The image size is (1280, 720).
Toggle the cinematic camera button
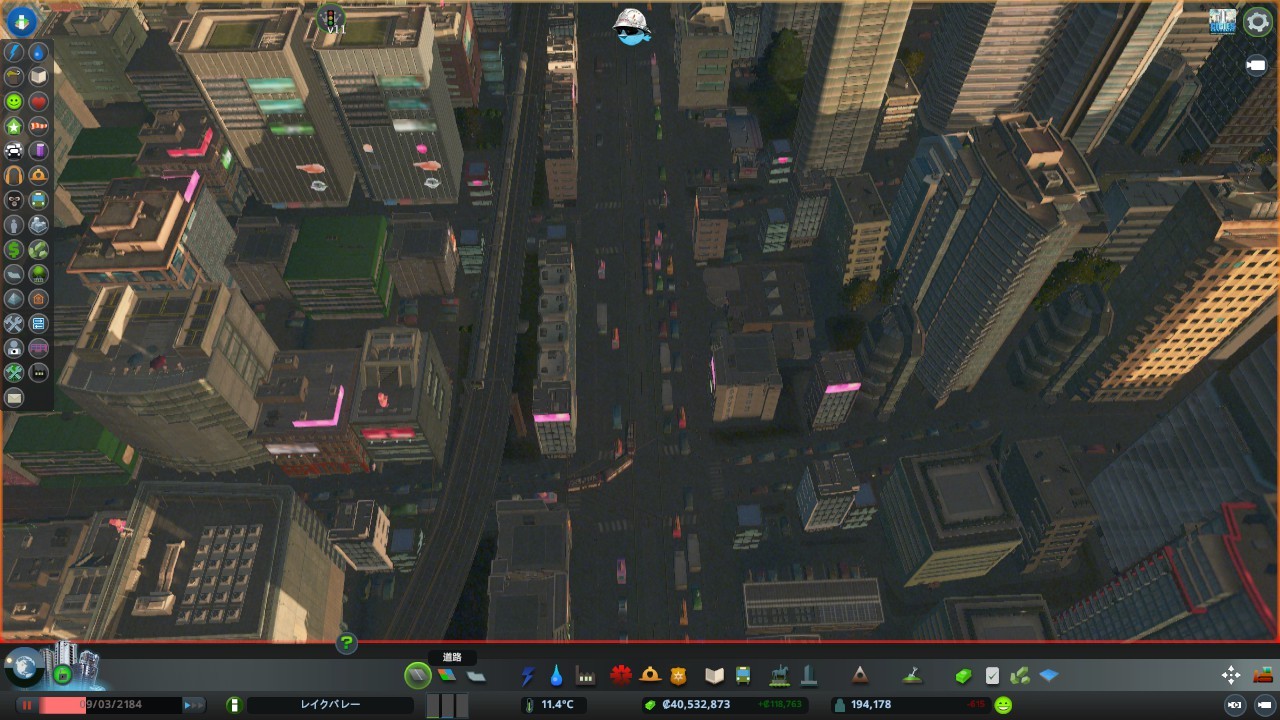point(1255,66)
